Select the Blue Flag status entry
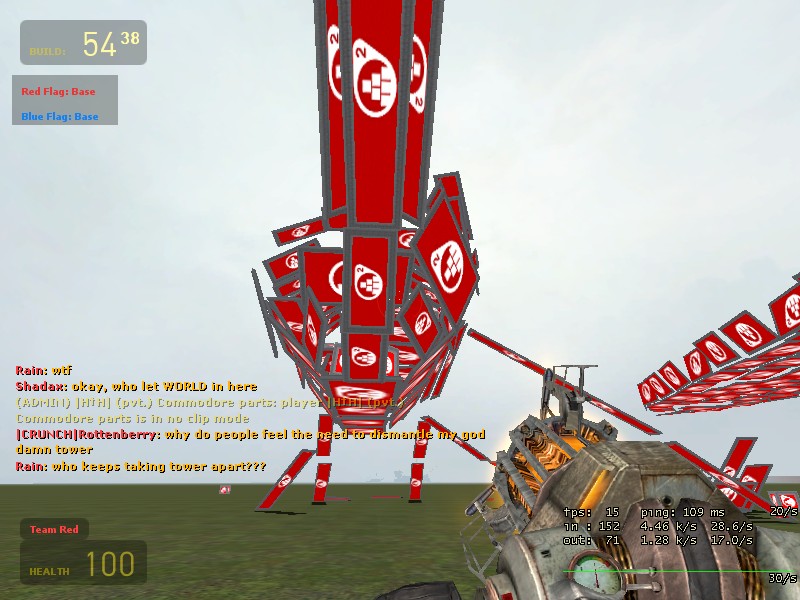 (60, 117)
